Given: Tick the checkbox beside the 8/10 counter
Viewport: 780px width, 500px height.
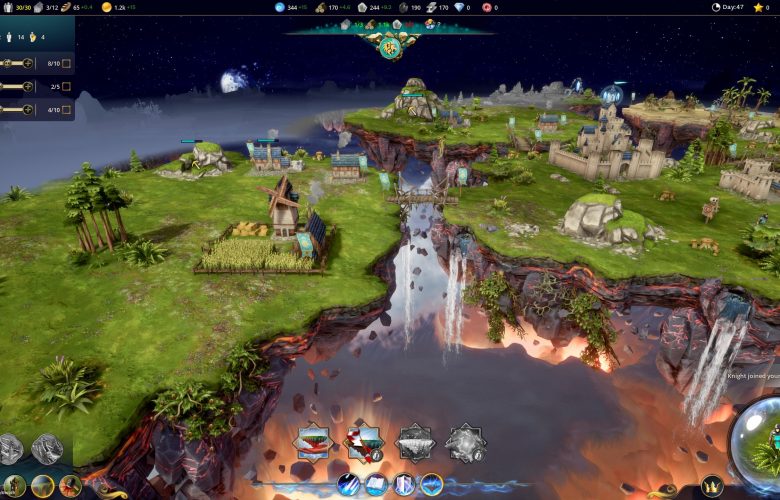Looking at the screenshot, I should (66, 63).
